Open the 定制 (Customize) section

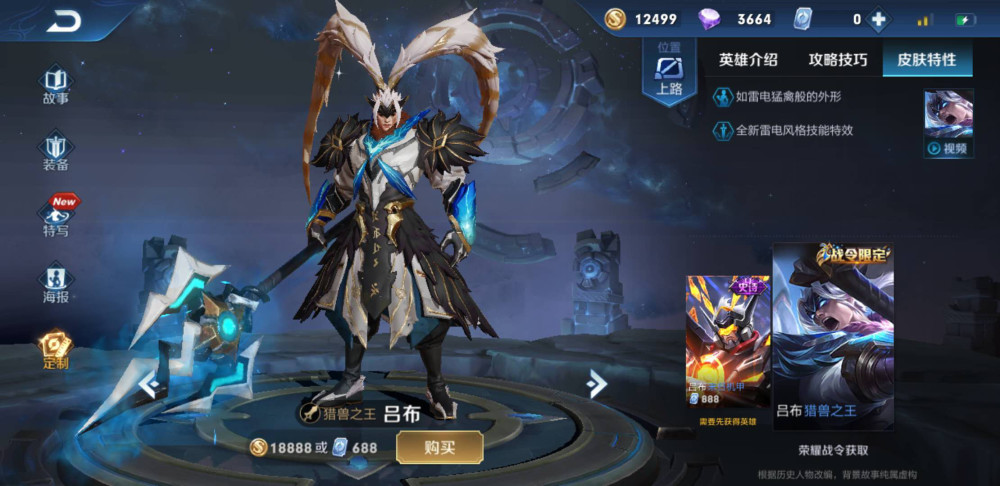pos(56,350)
